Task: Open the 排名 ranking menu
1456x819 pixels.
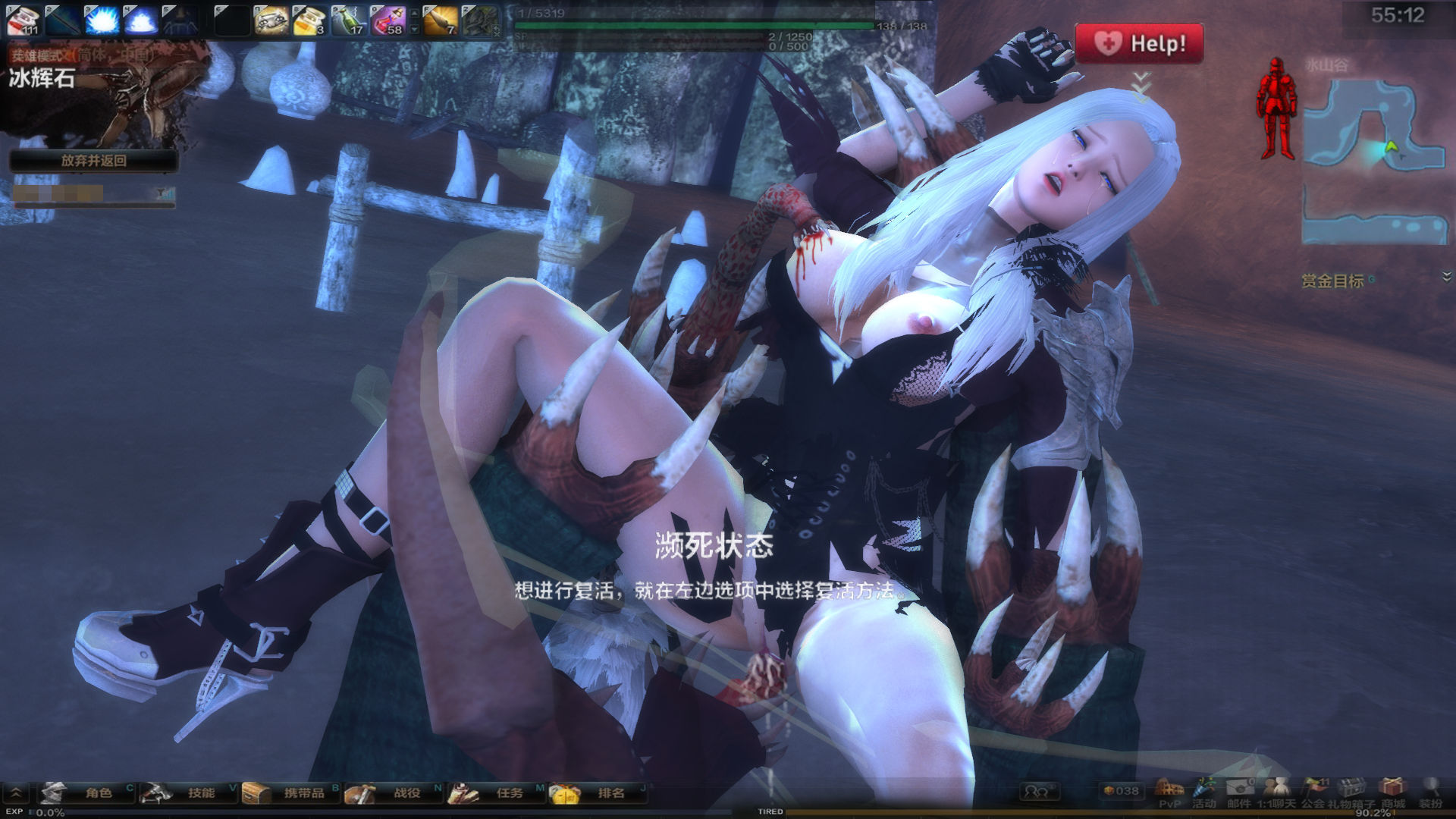Action: click(599, 793)
